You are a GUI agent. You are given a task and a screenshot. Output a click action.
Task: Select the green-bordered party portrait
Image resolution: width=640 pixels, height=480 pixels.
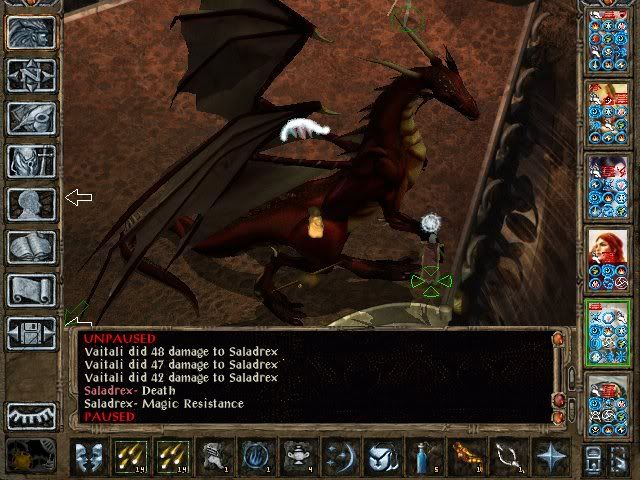click(607, 333)
